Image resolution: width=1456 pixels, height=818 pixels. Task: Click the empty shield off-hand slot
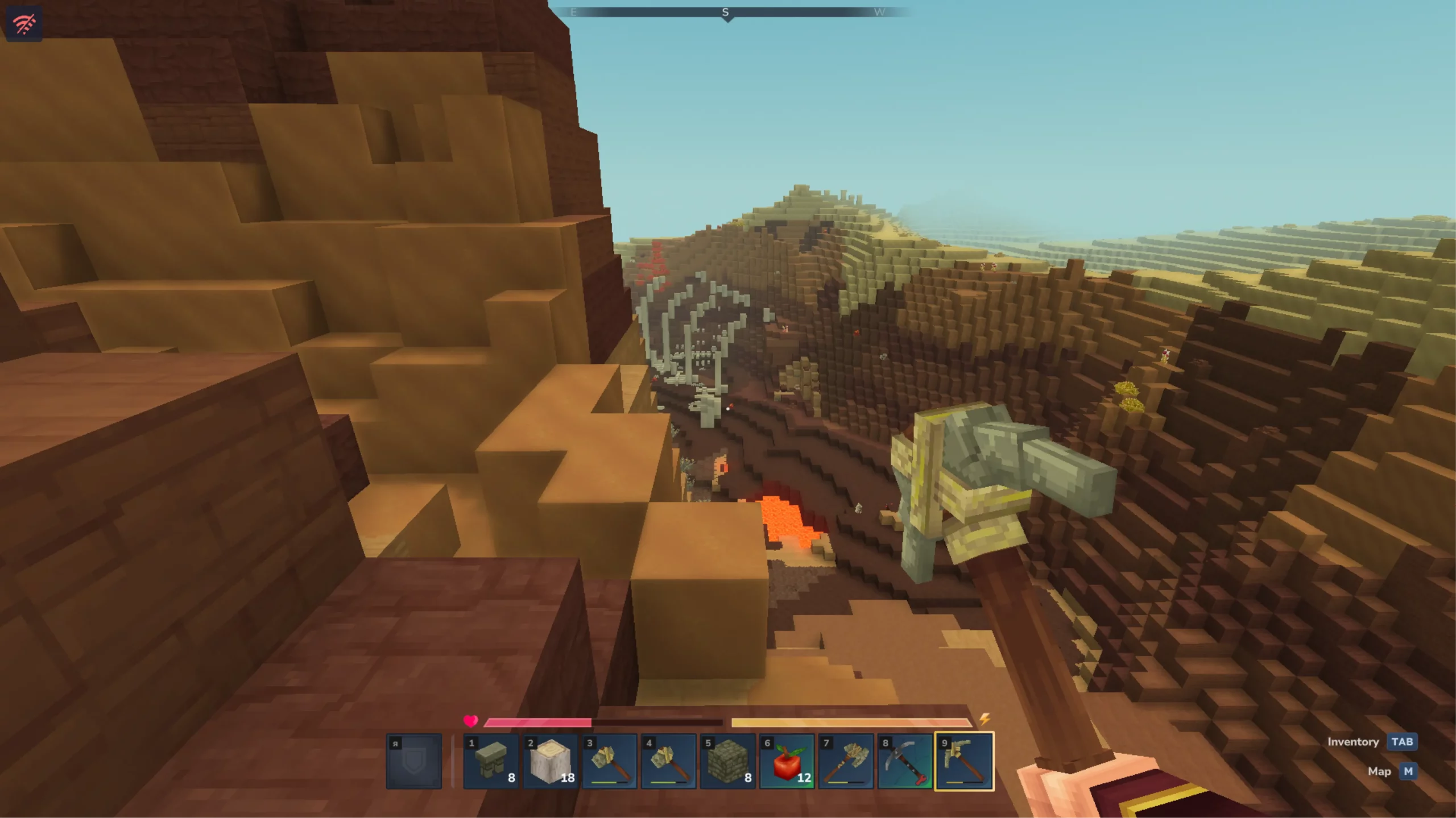point(414,761)
